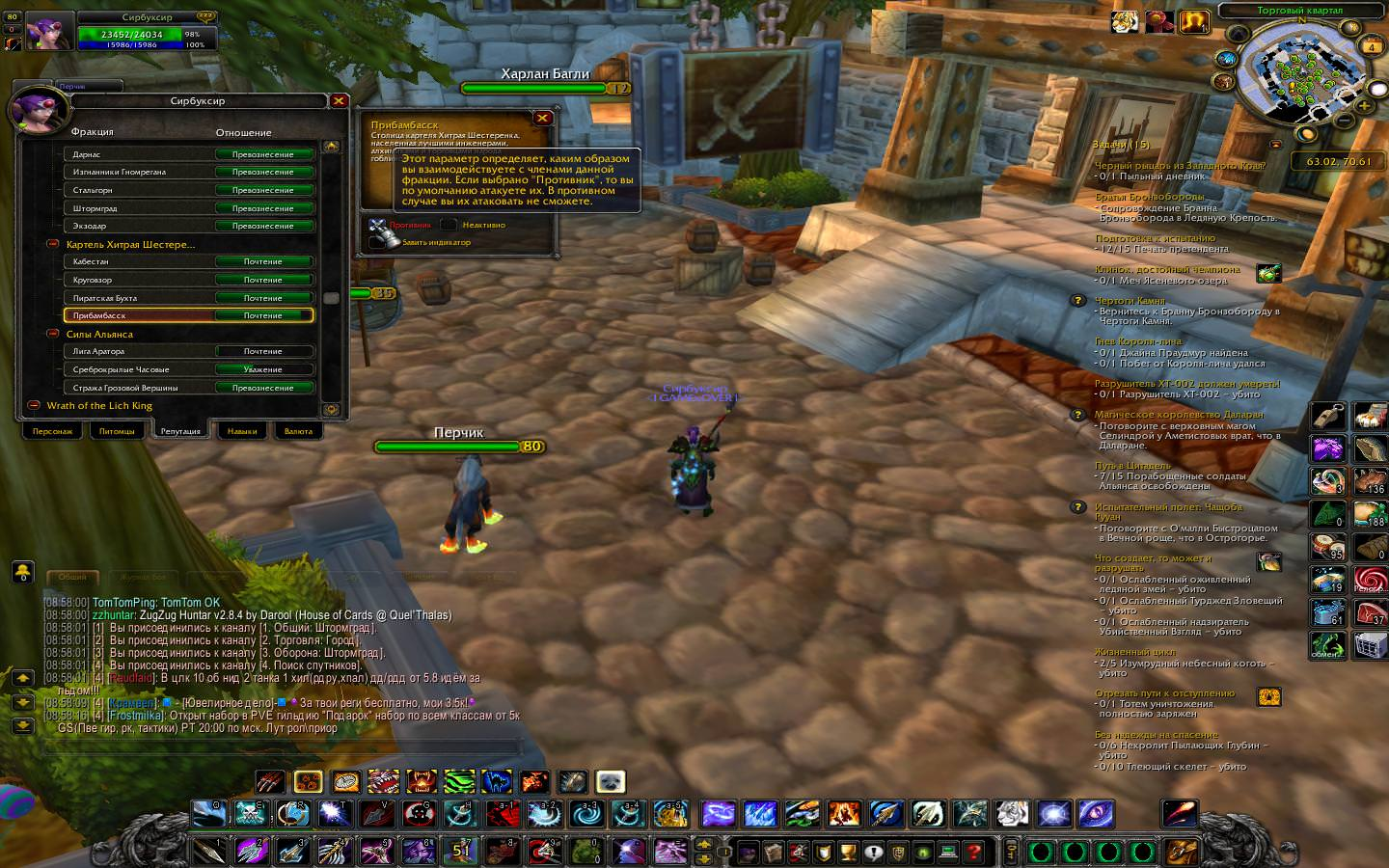1389x868 pixels.
Task: Close the Прибамбасск faction detail panel
Action: tap(543, 118)
